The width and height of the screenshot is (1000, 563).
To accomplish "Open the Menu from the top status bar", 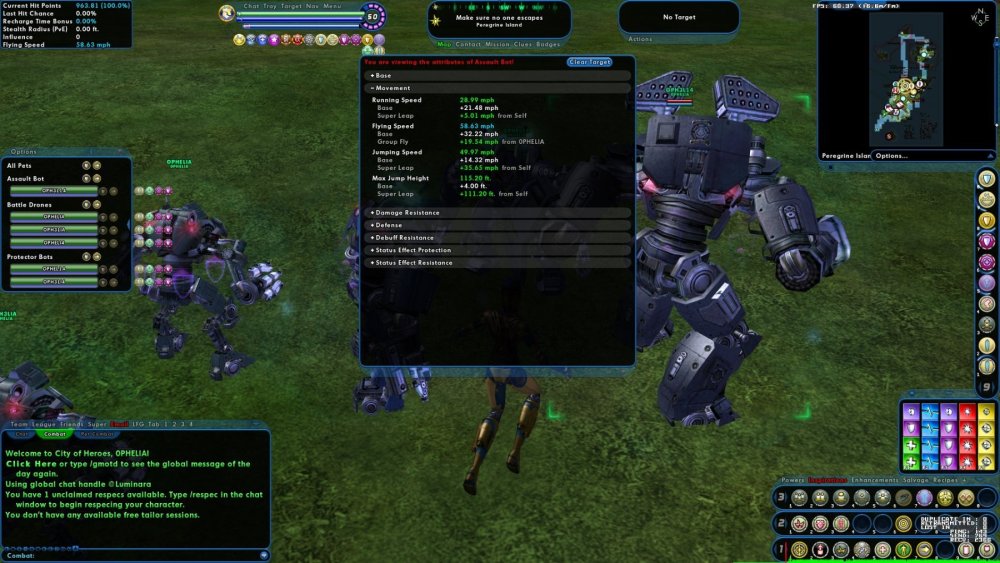I will 331,8.
